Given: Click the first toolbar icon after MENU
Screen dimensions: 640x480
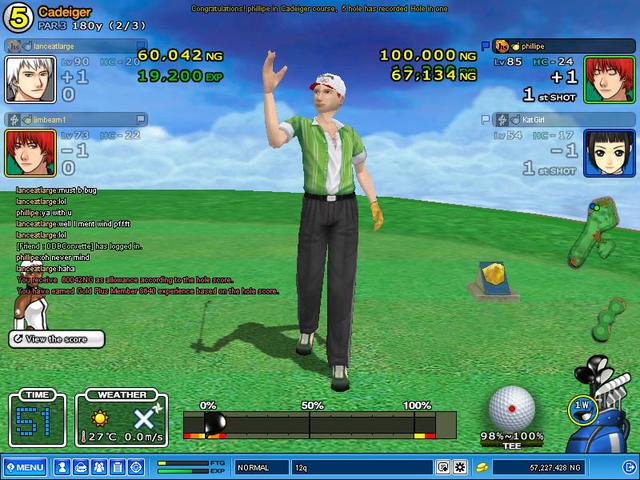Looking at the screenshot, I should (62, 467).
